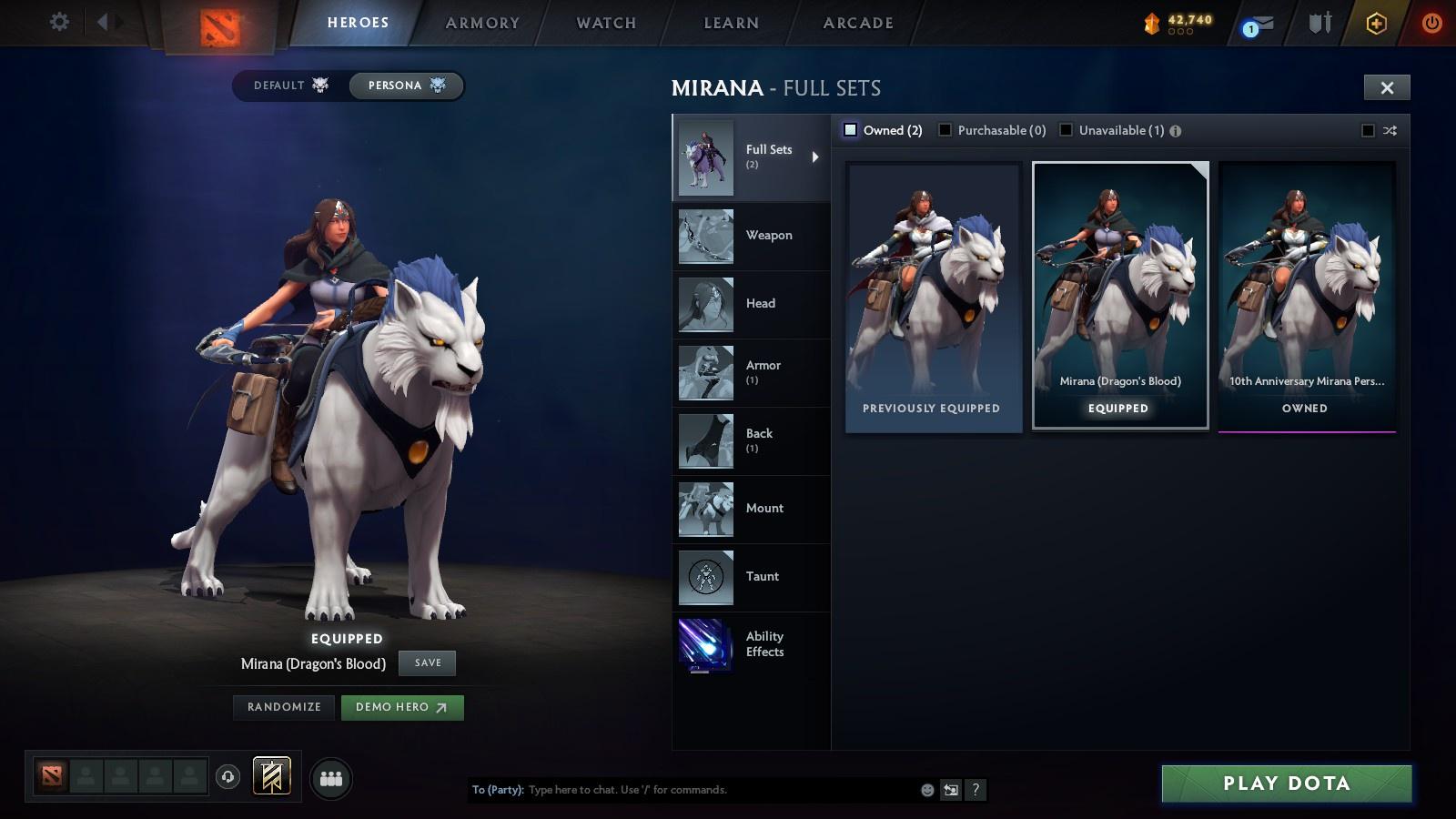Open the chat help question mark icon
The width and height of the screenshot is (1456, 819).
coord(976,790)
